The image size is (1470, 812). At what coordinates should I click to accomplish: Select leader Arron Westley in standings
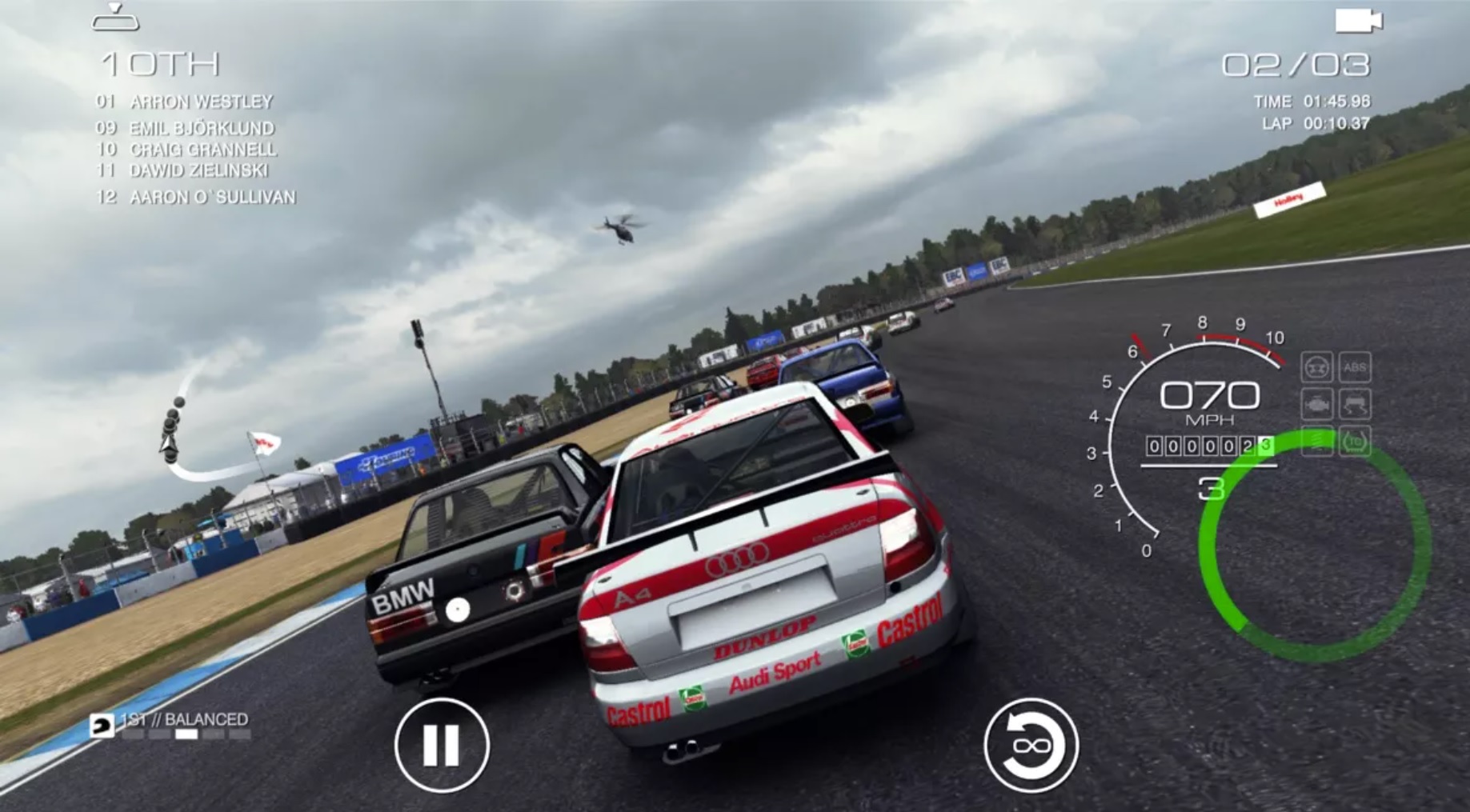[x=201, y=102]
